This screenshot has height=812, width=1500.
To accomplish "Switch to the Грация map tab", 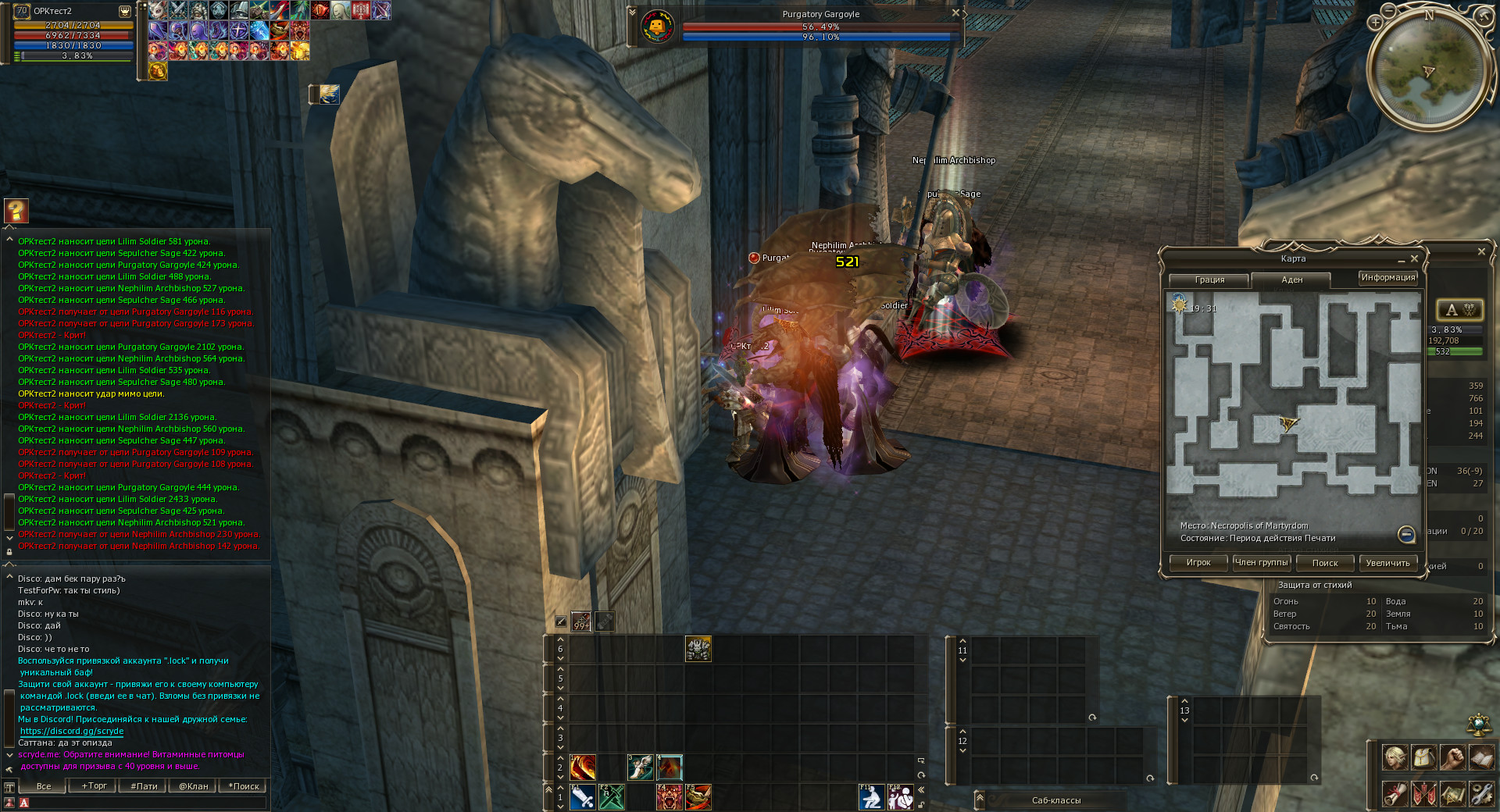I will (x=1209, y=280).
